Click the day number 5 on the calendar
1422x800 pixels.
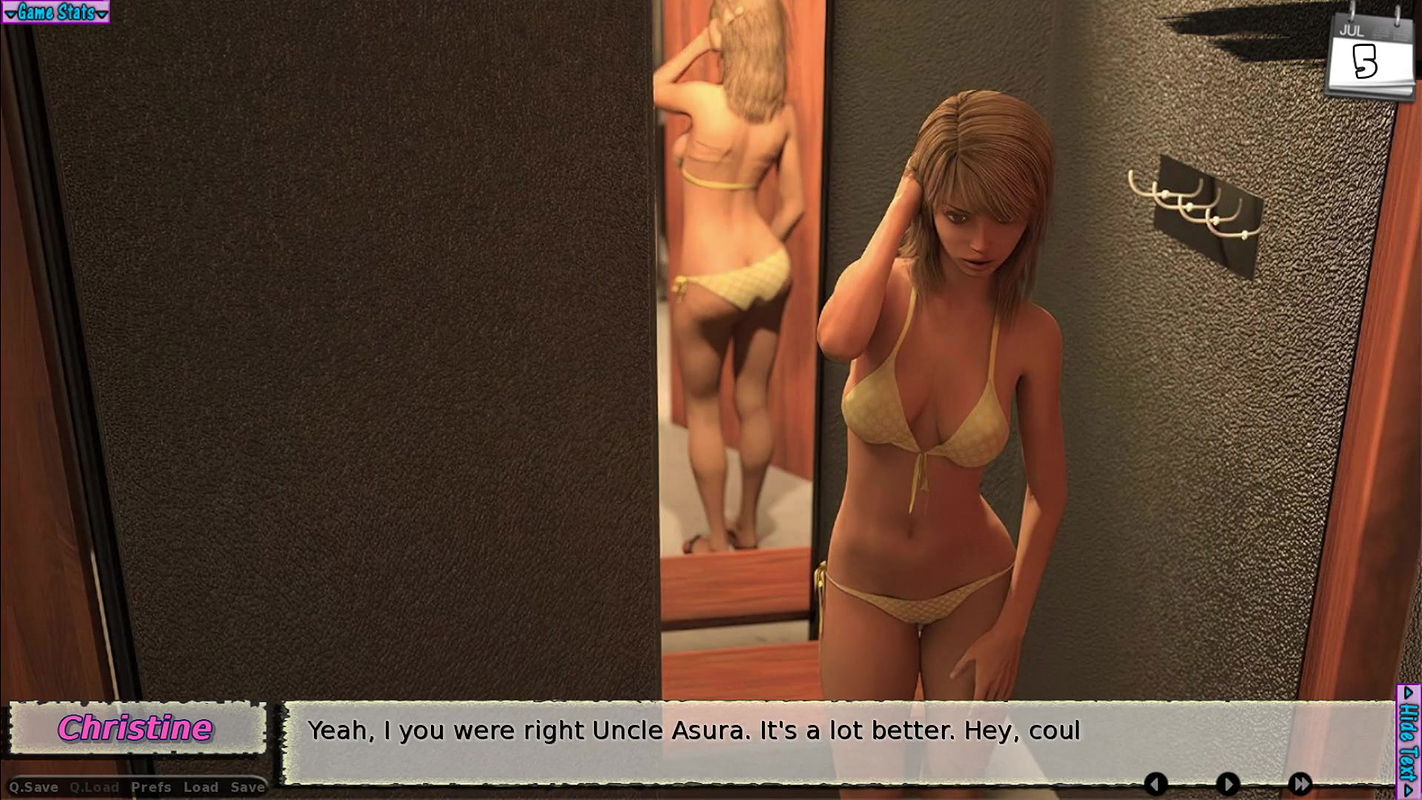(x=1363, y=62)
